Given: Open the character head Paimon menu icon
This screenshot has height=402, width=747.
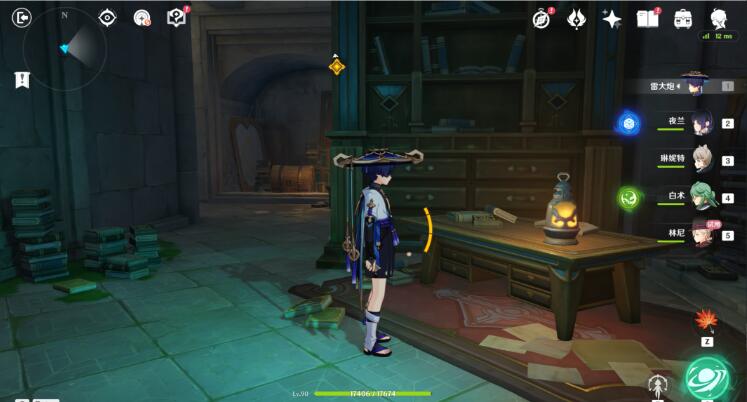Looking at the screenshot, I should coord(718,18).
